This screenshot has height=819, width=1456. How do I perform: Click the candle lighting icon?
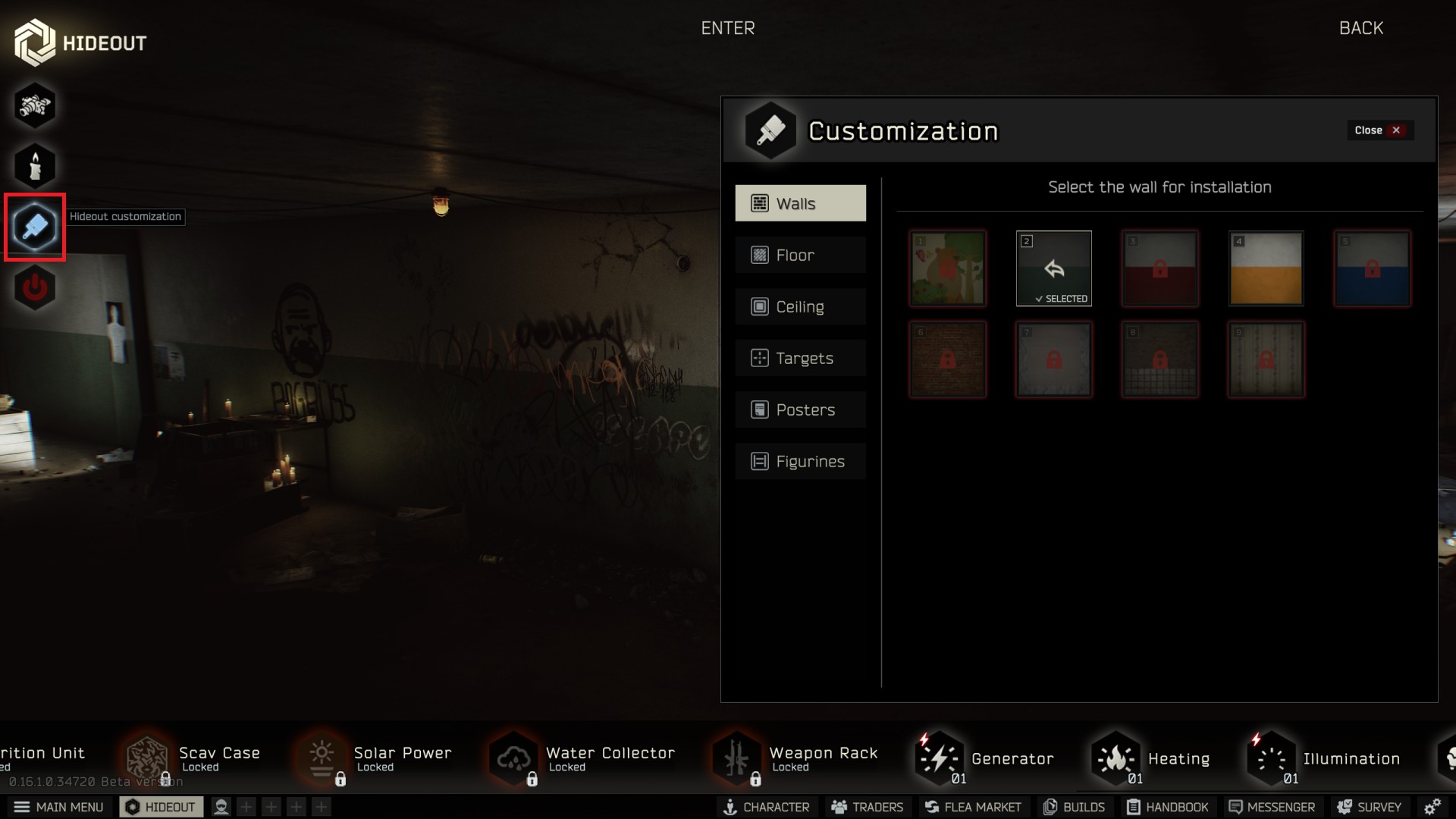[35, 166]
